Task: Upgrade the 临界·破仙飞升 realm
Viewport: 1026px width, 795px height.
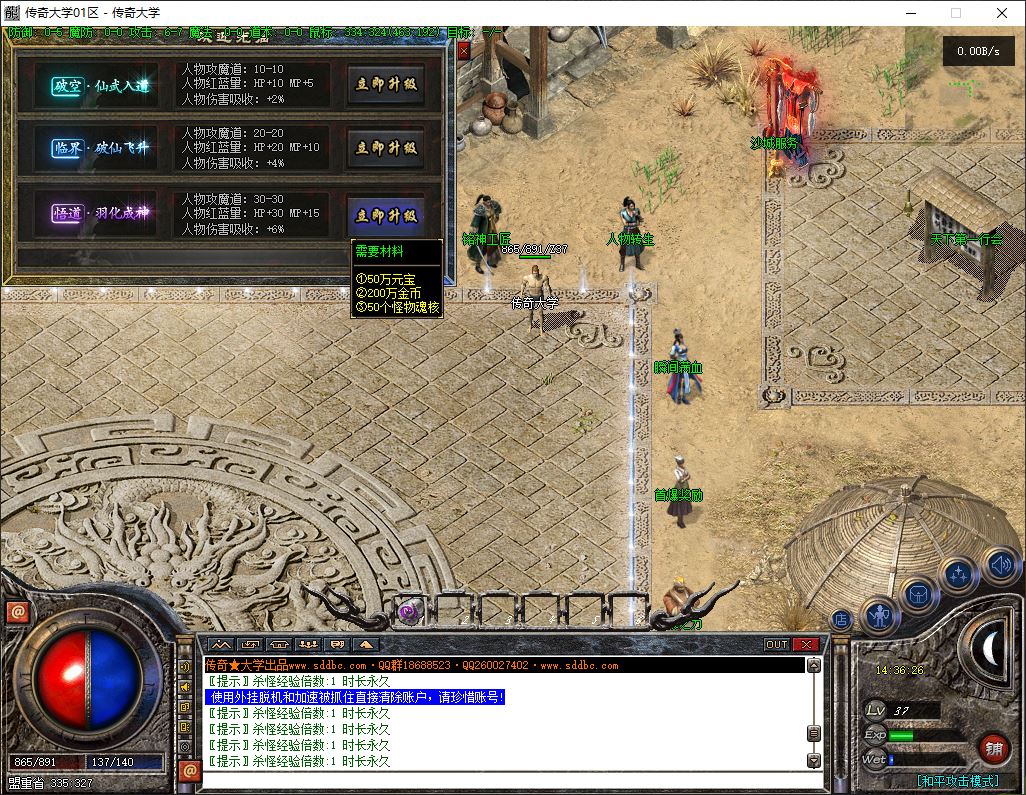Action: click(x=386, y=148)
